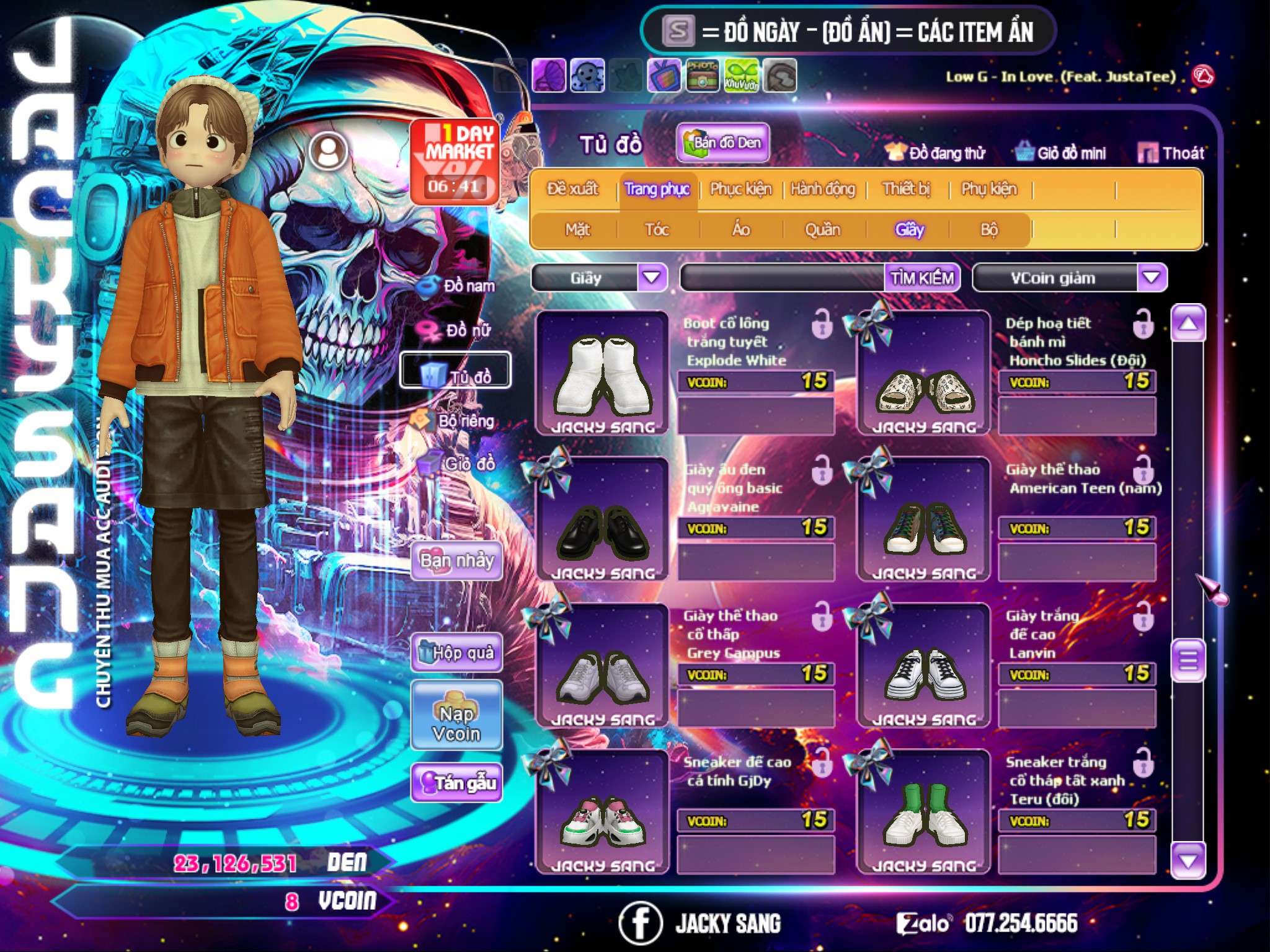
Task: Click the Bán đồ Den button
Action: click(722, 143)
